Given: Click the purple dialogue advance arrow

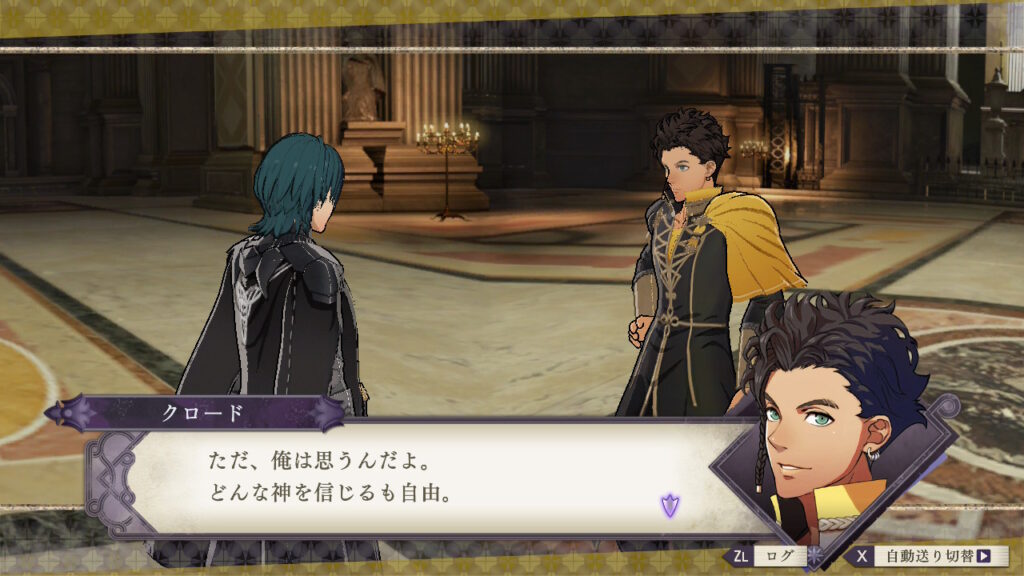Looking at the screenshot, I should (x=669, y=505).
